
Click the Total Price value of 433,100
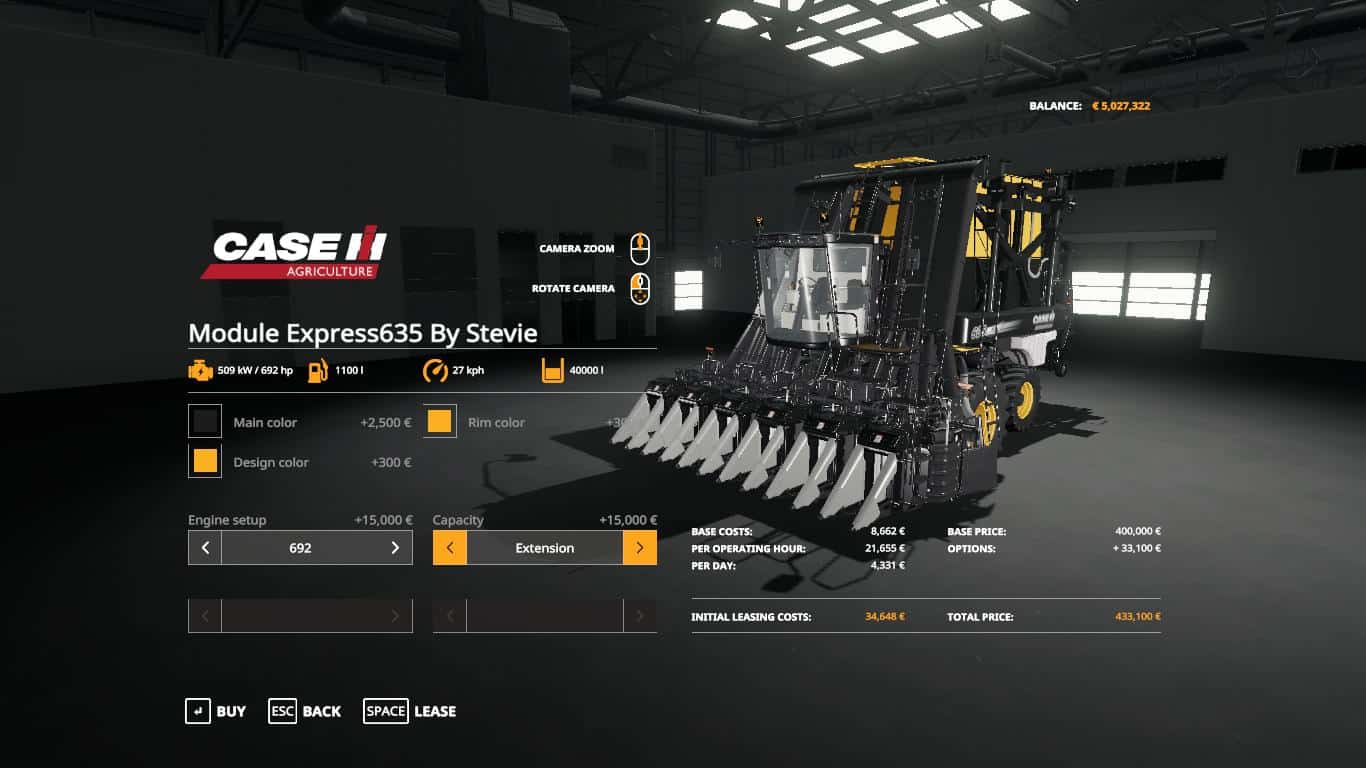(1136, 617)
